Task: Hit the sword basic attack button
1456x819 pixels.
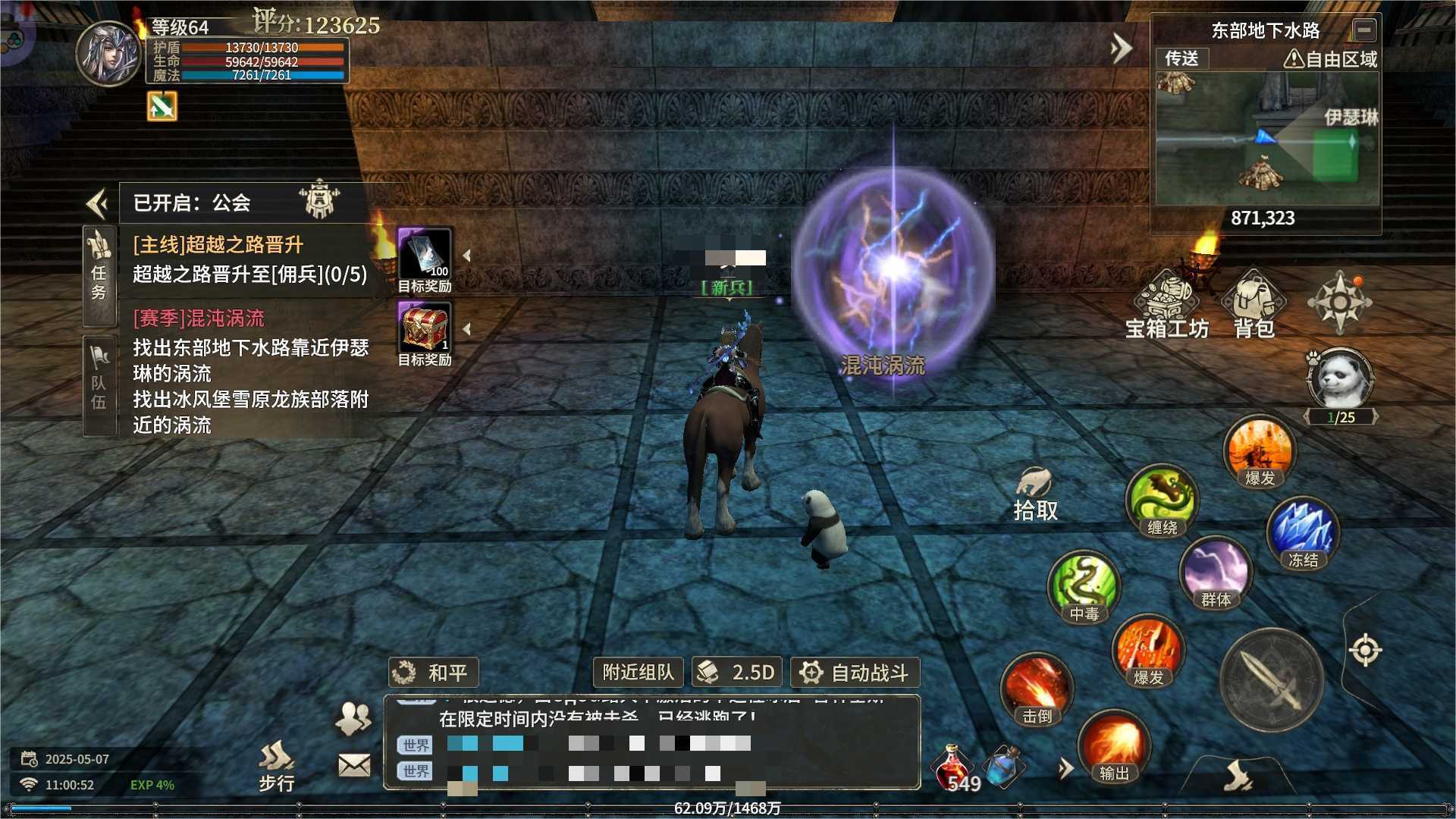Action: click(1272, 679)
